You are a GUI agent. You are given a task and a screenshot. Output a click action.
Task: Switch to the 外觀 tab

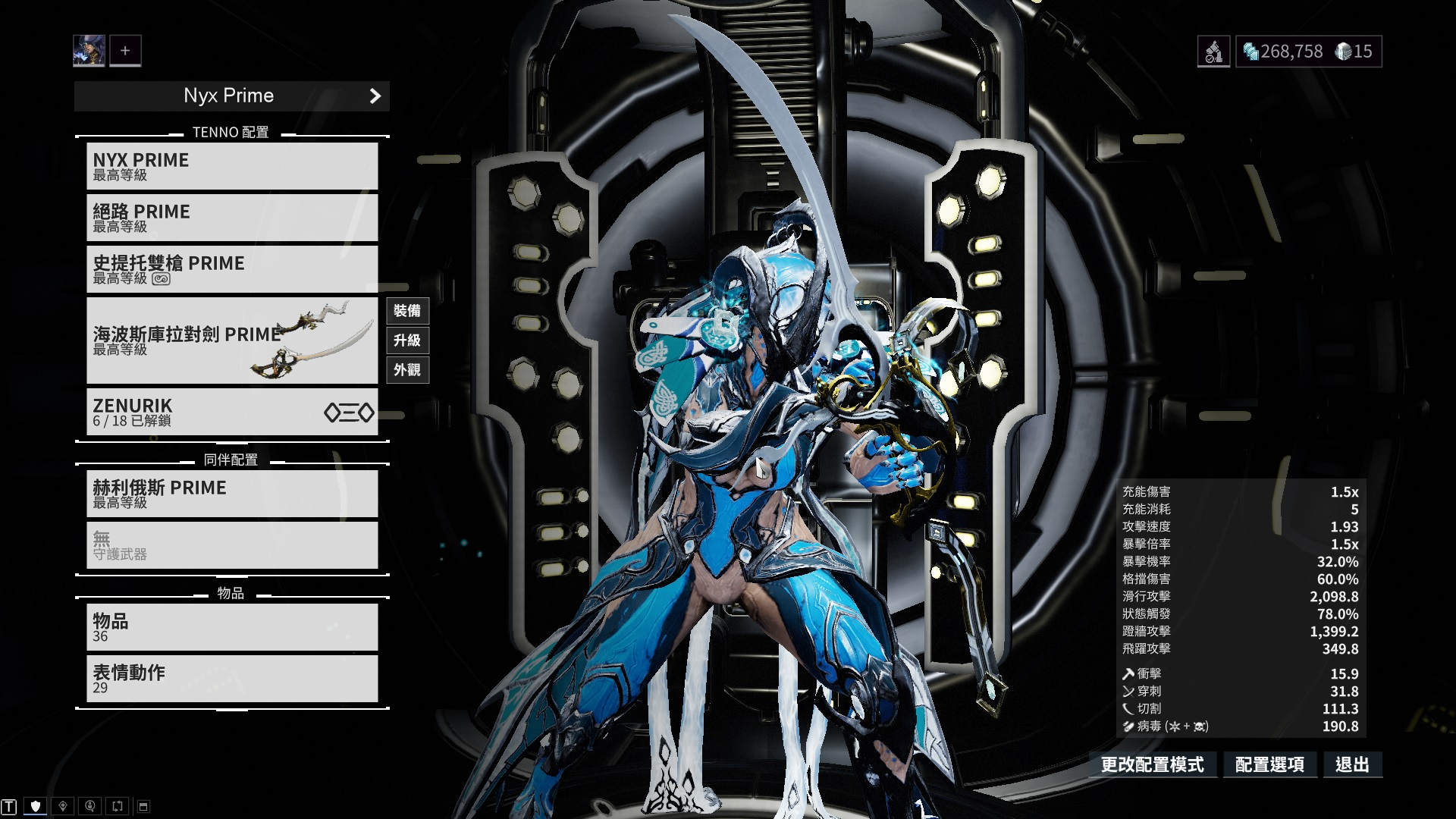coord(407,371)
